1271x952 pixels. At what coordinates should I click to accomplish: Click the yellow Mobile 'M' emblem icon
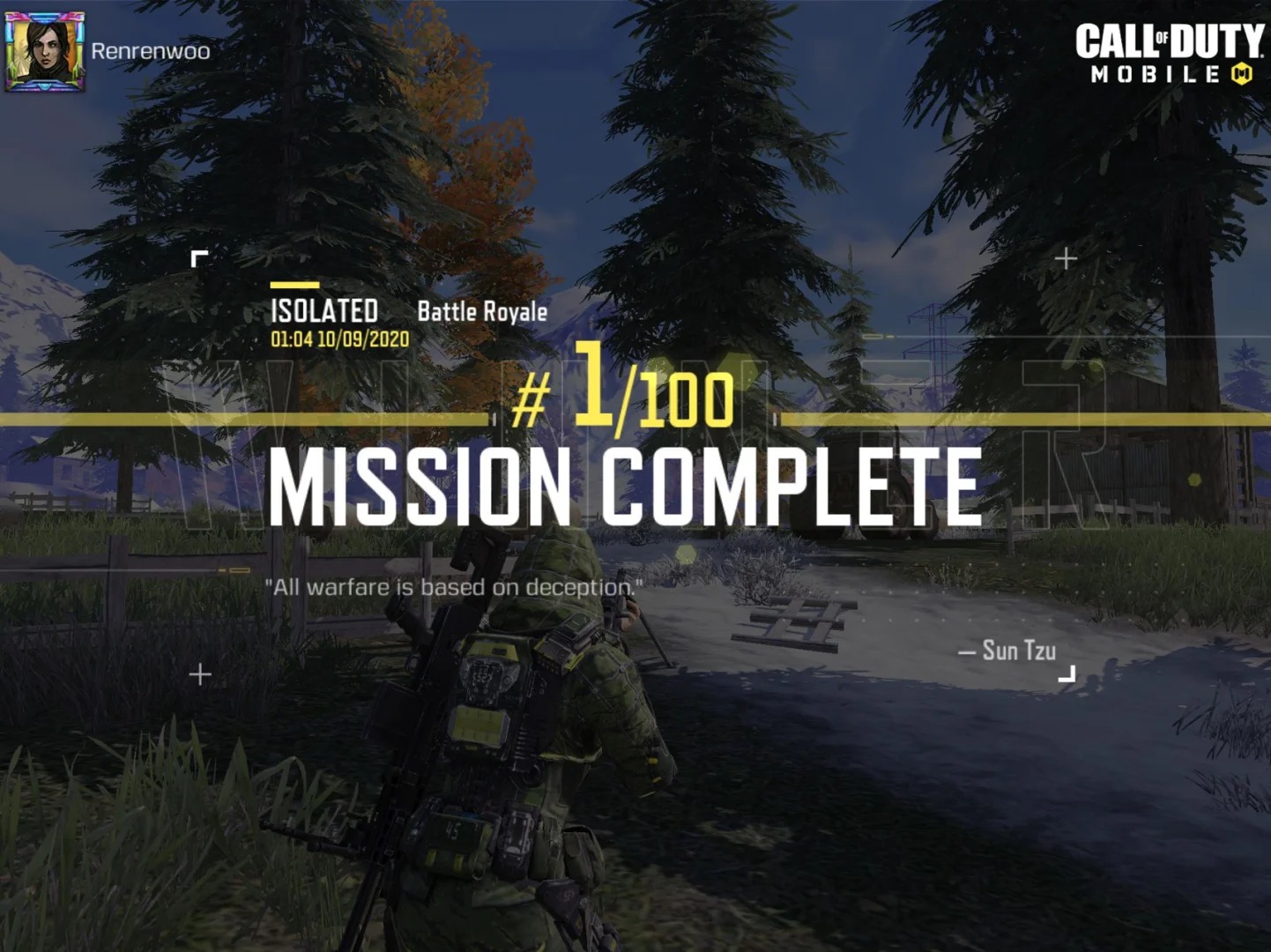(x=1242, y=75)
